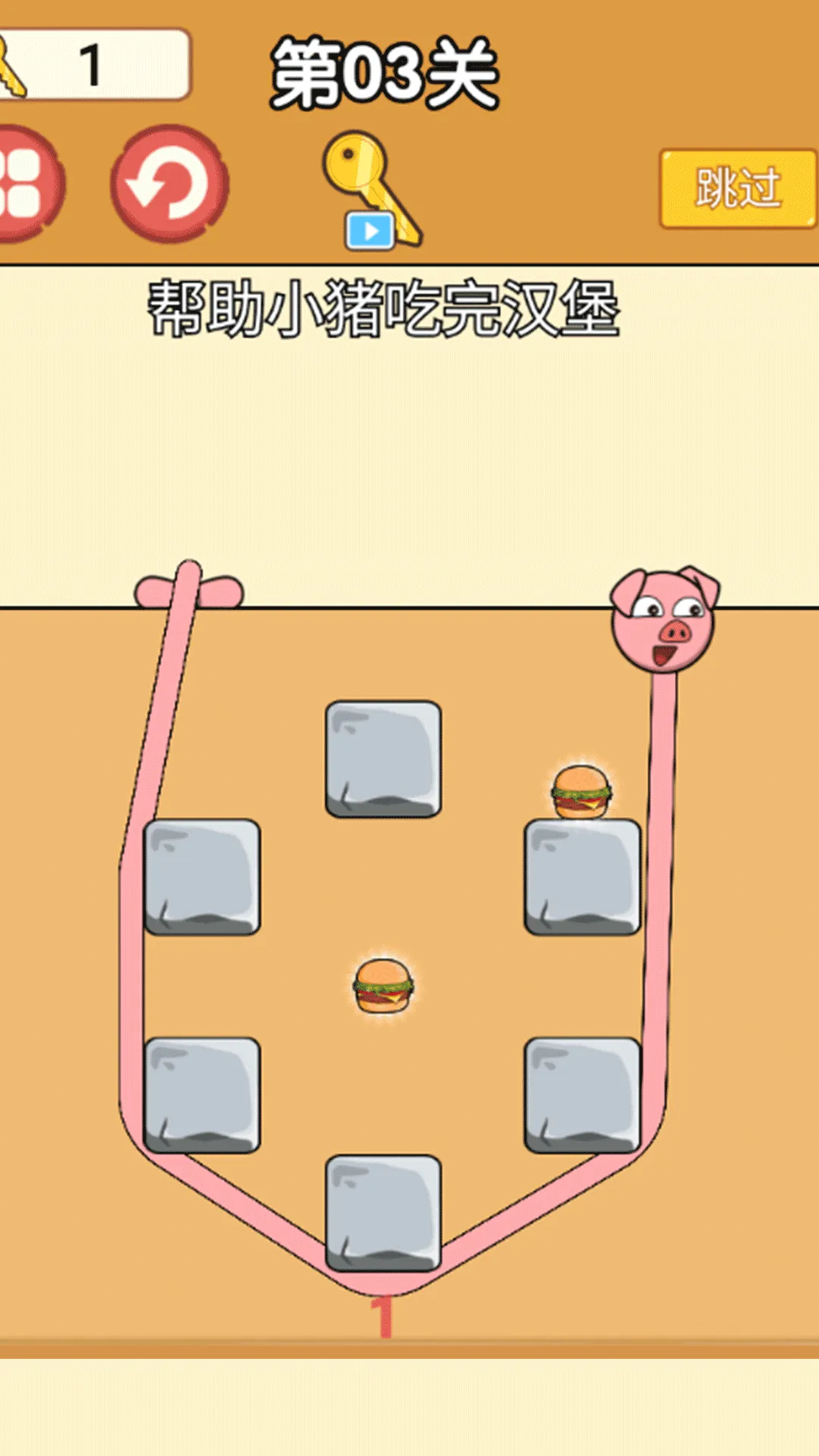Screen dimensions: 819x1456
Task: Open the key counter showing 1
Action: [91, 65]
